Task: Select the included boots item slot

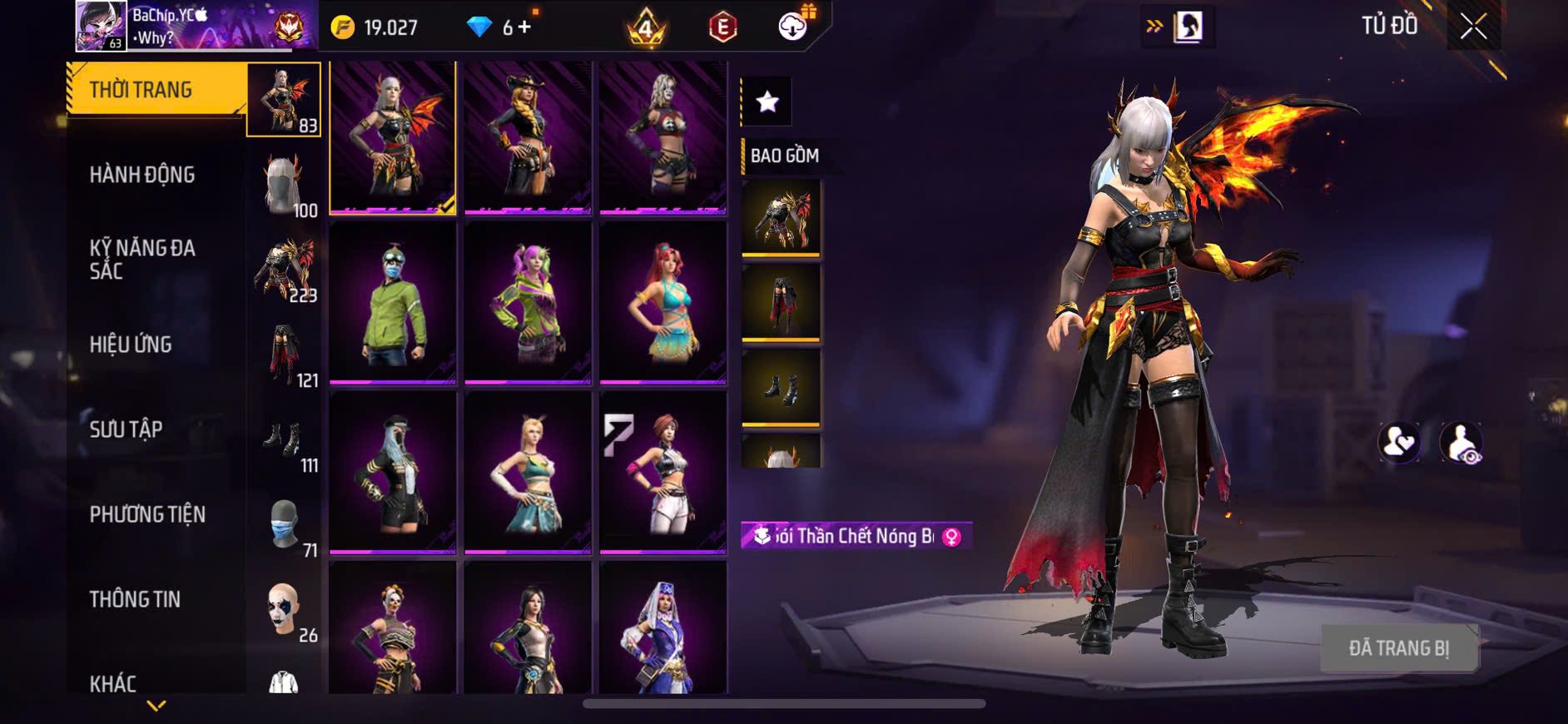Action: tap(781, 388)
